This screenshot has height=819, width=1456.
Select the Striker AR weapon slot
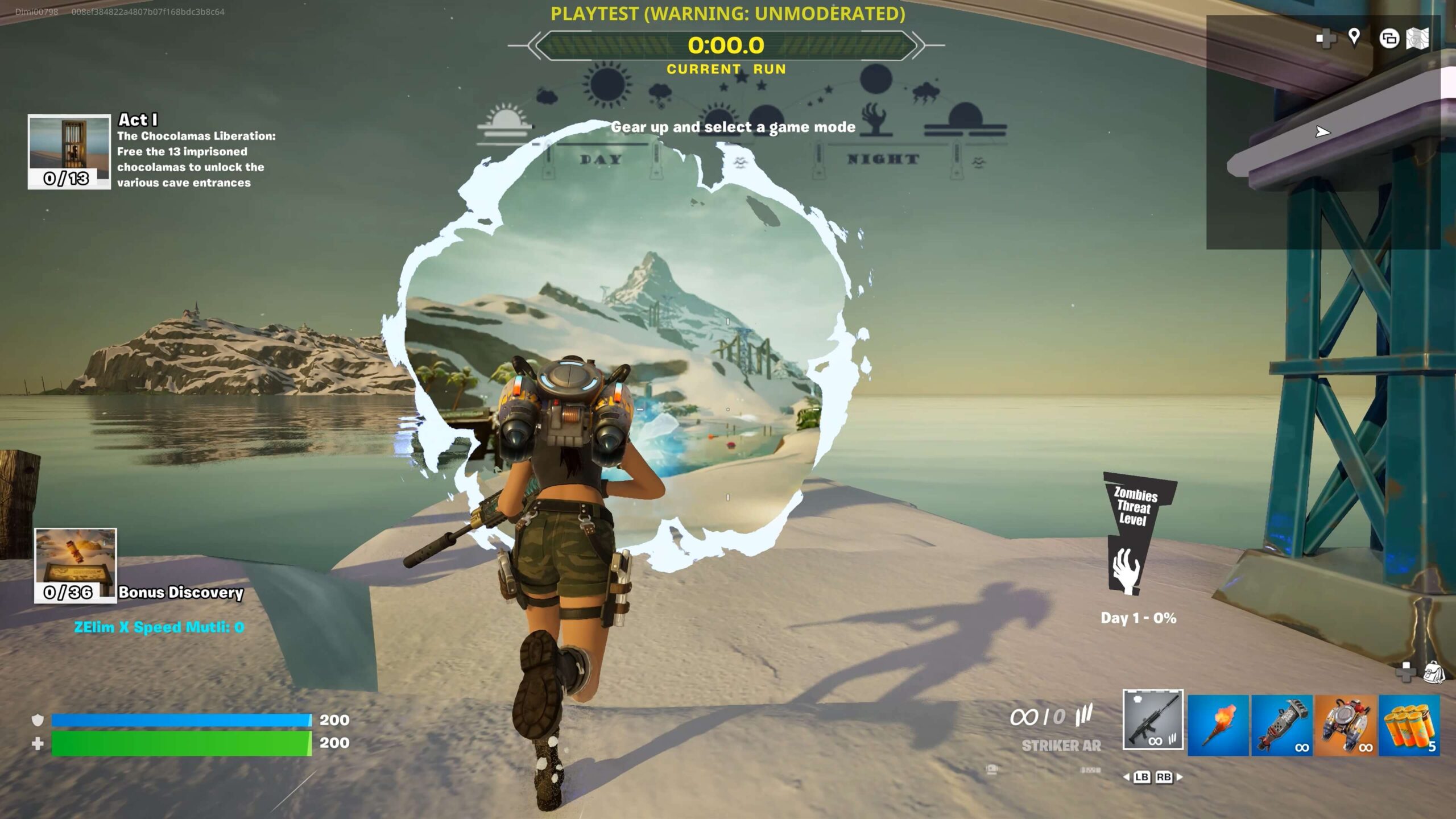[1153, 720]
